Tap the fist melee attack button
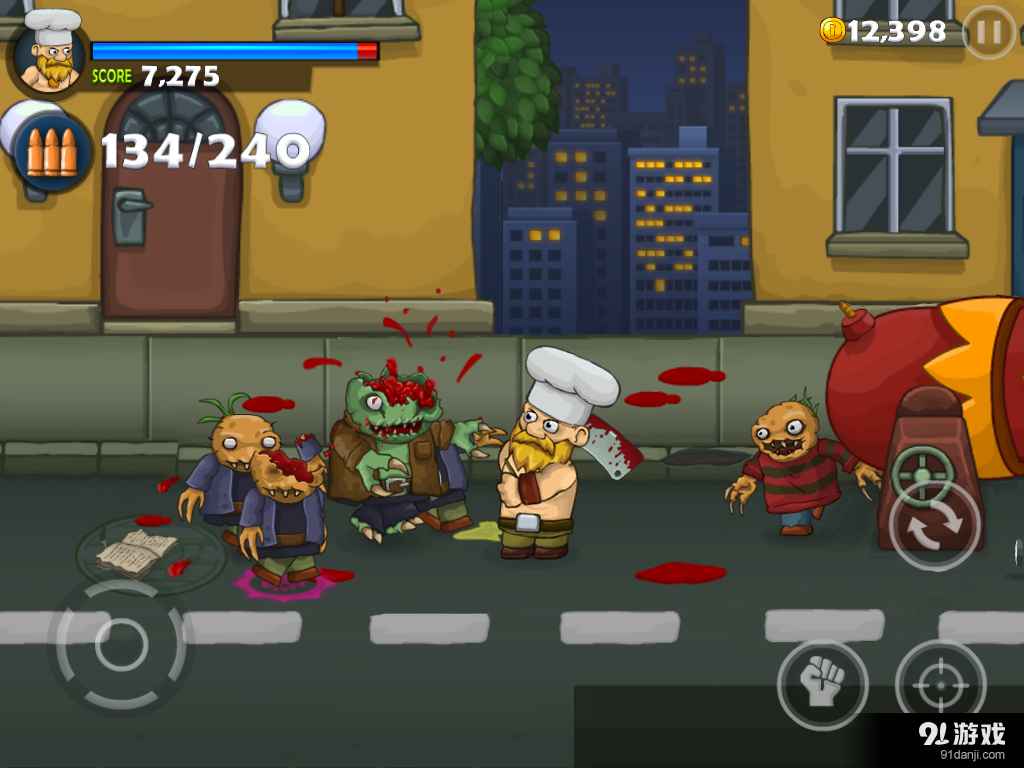This screenshot has width=1024, height=768. (x=822, y=685)
